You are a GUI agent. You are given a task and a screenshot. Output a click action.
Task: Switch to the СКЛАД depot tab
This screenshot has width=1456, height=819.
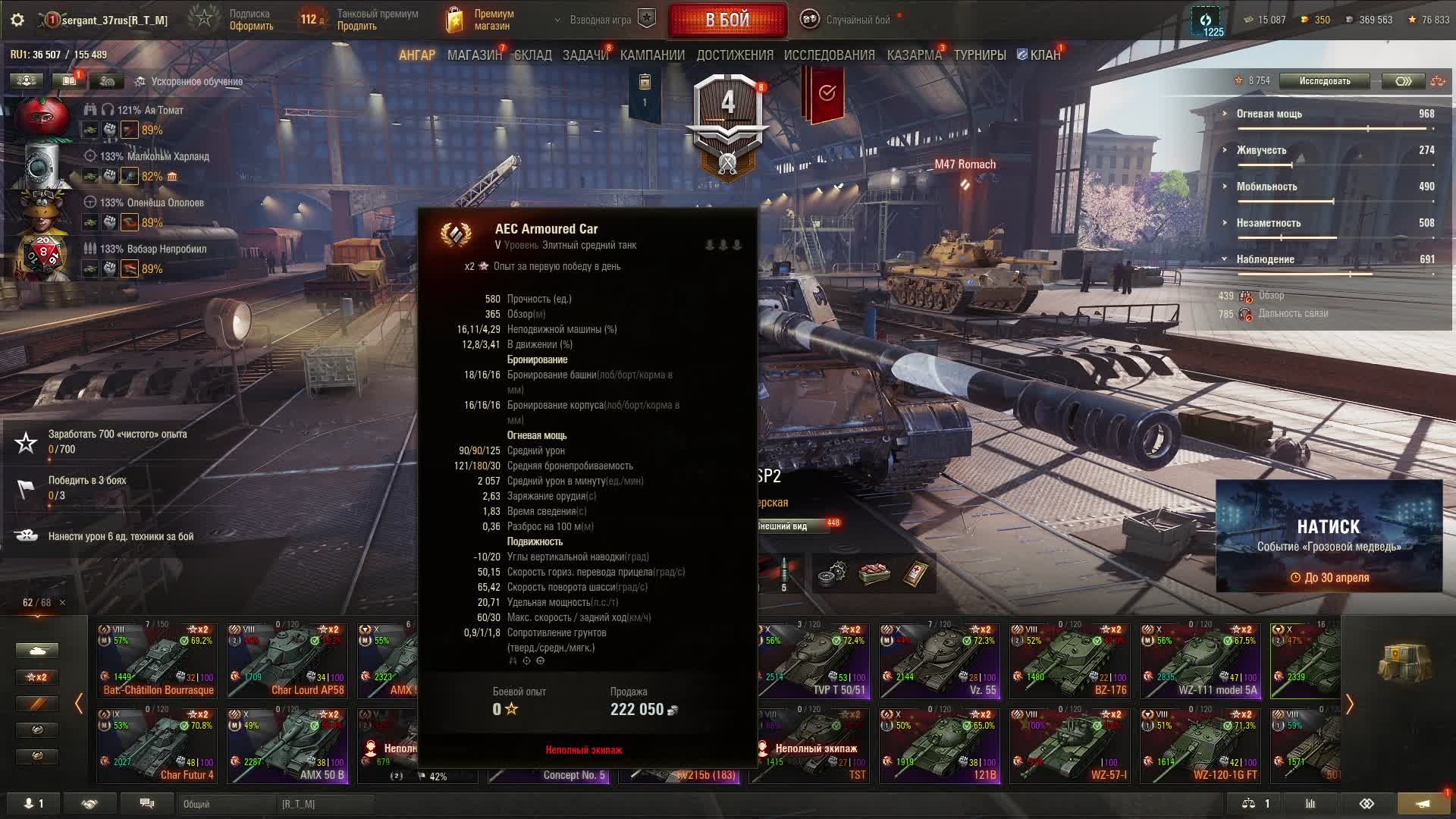pyautogui.click(x=532, y=55)
